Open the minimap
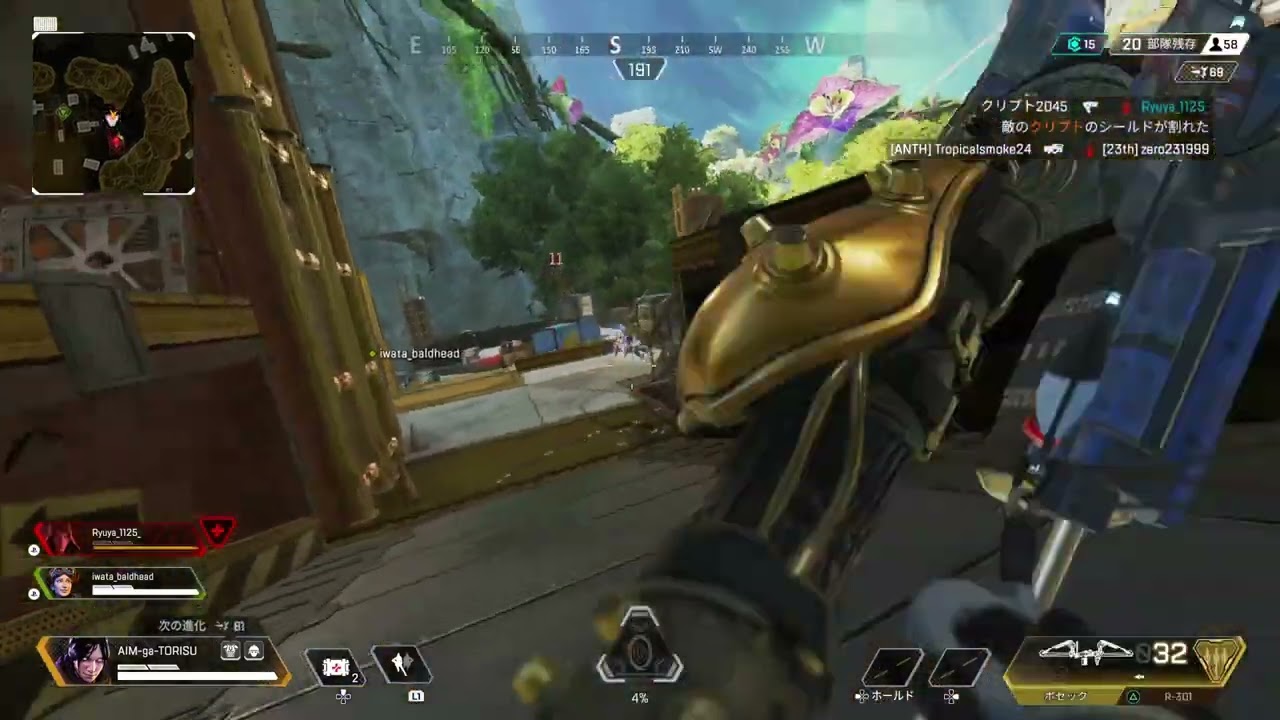Image resolution: width=1280 pixels, height=720 pixels. (113, 113)
